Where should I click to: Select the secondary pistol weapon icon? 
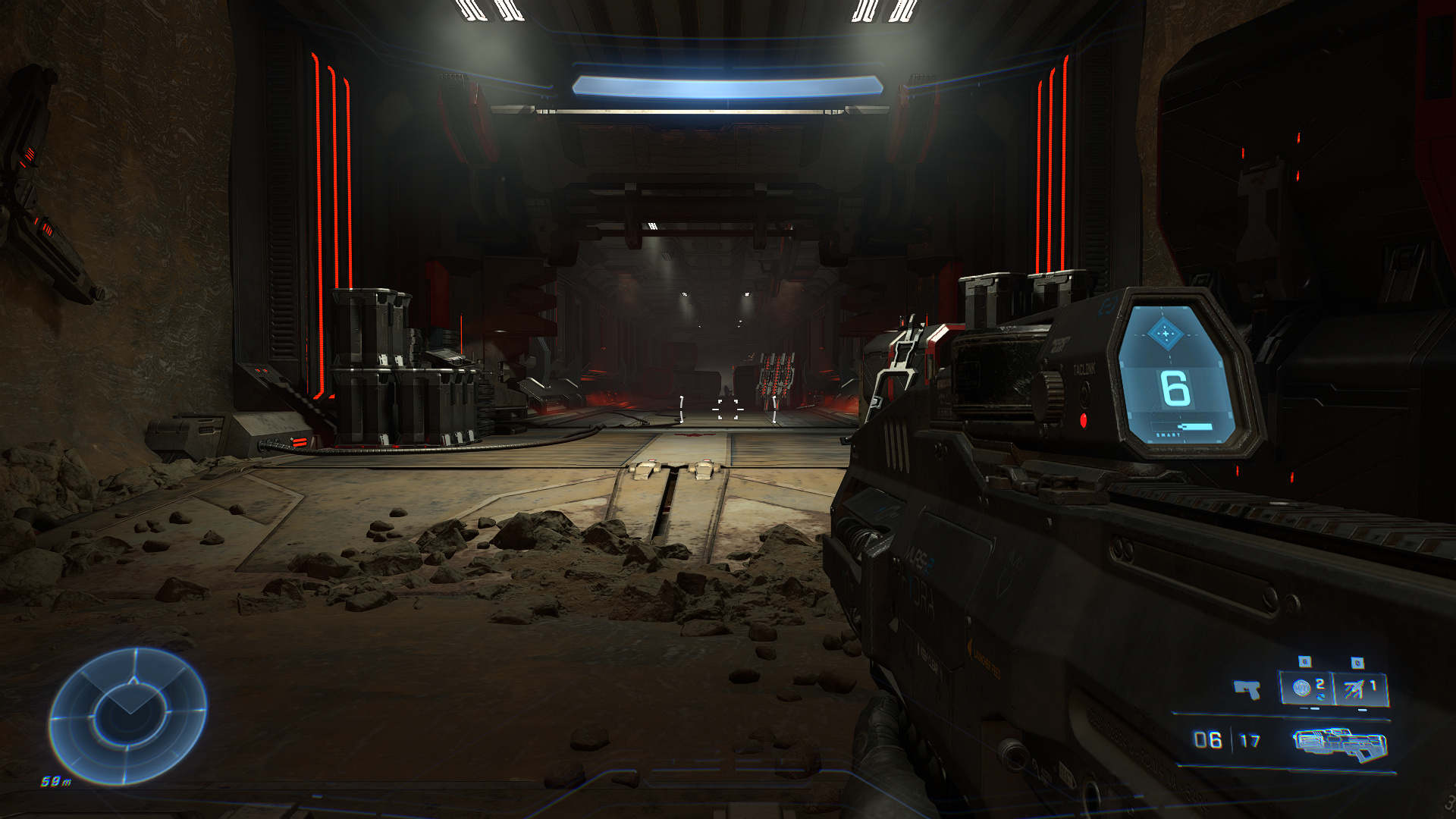pos(1247,689)
